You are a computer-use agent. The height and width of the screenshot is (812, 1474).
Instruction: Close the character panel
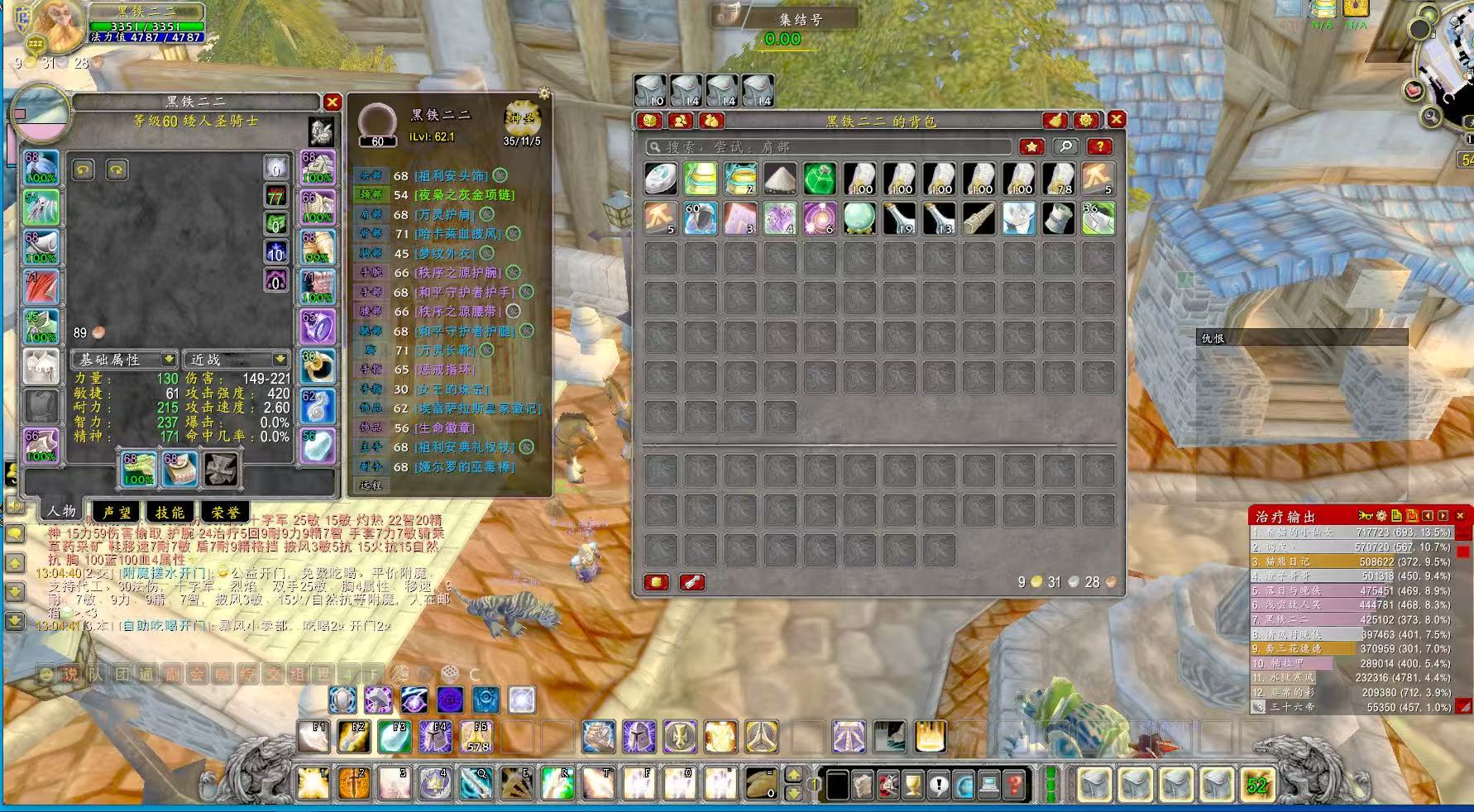click(332, 103)
